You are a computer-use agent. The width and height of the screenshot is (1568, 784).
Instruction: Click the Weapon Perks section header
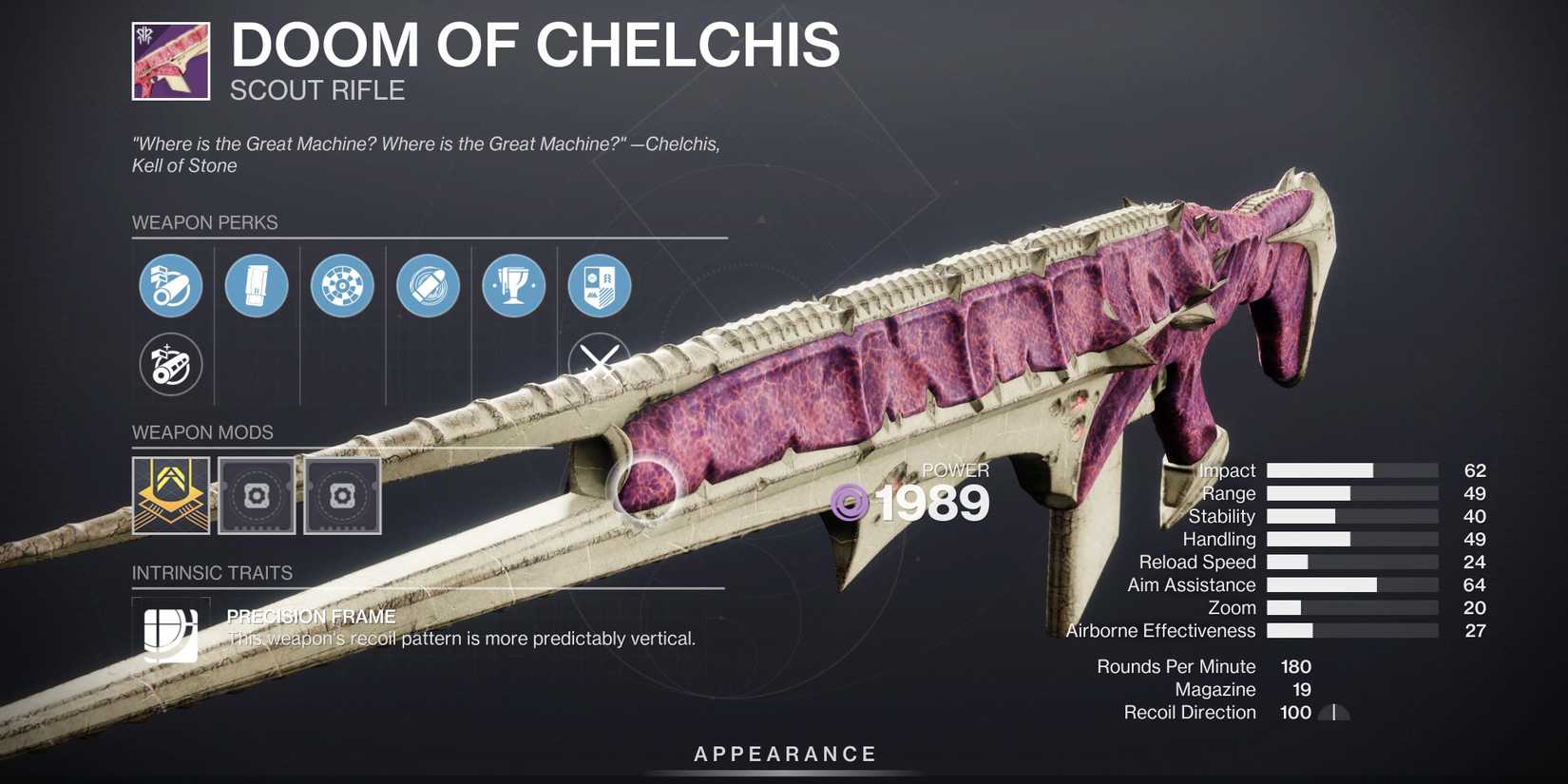tap(204, 222)
